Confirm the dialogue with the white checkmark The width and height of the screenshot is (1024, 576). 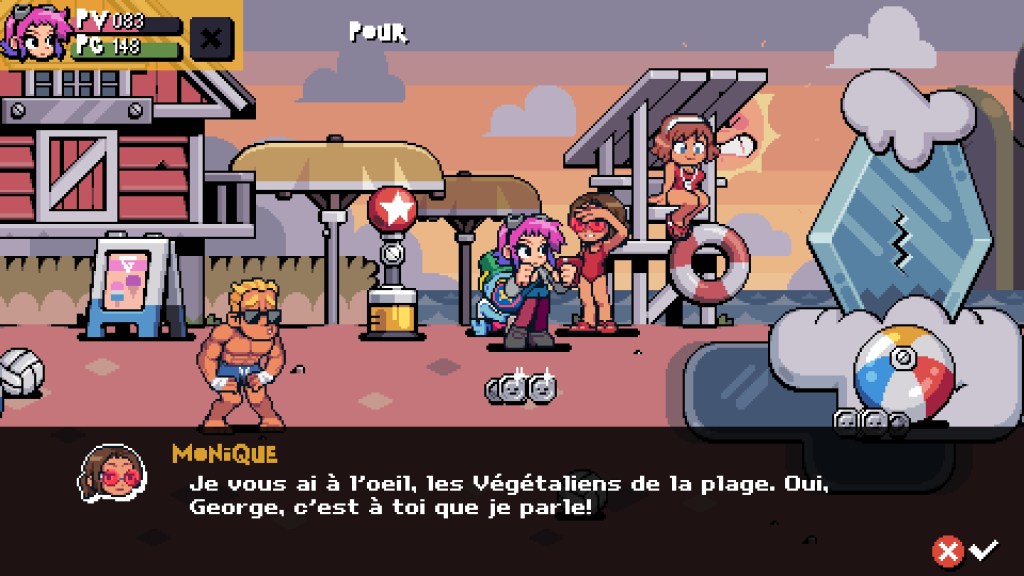[x=984, y=548]
